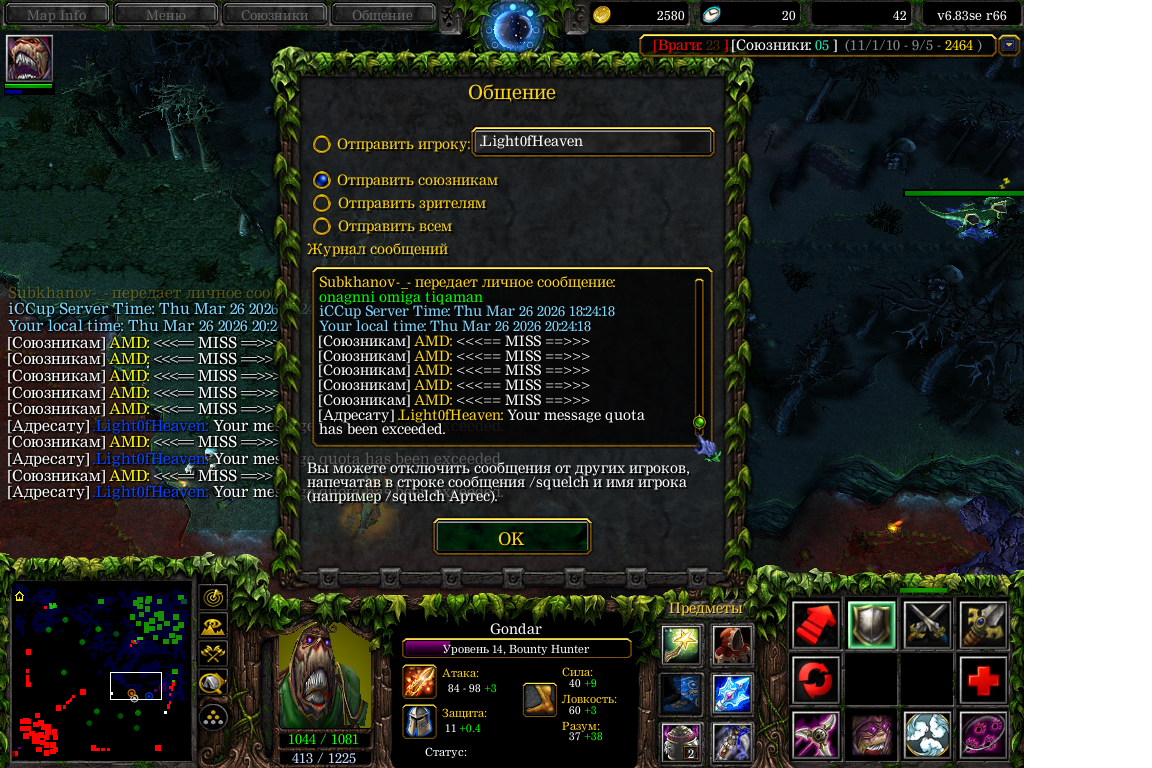Collapse the scoreboard with the arrow button
The width and height of the screenshot is (1152, 768).
pos(1009,45)
